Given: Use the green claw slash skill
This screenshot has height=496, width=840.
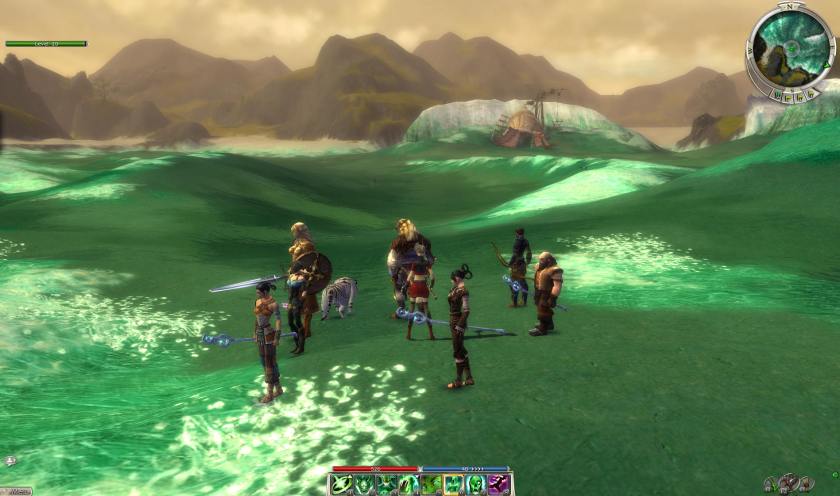Looking at the screenshot, I should (x=408, y=484).
